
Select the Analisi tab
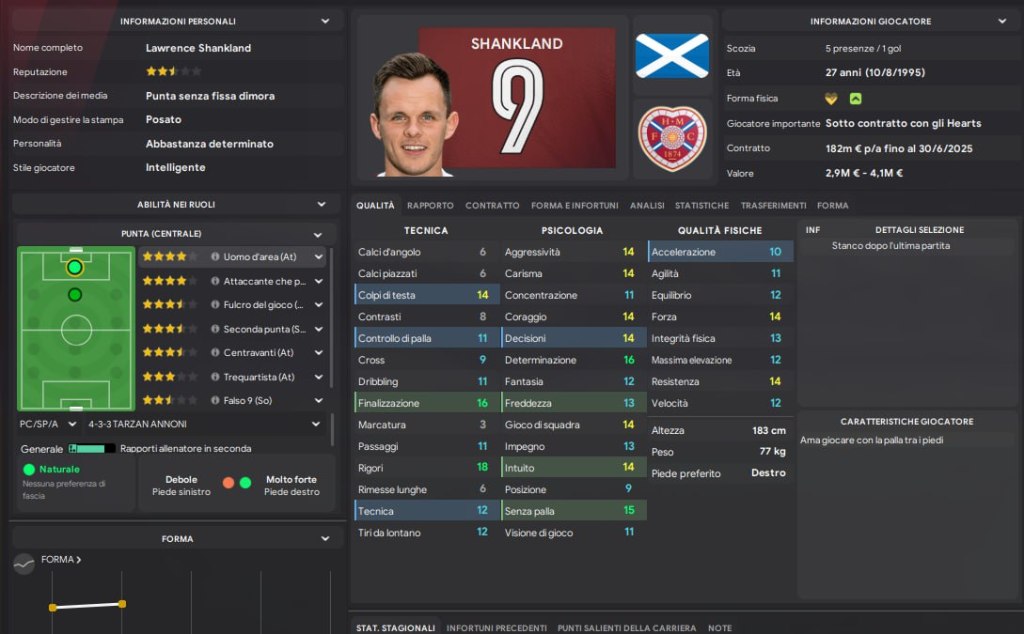647,206
